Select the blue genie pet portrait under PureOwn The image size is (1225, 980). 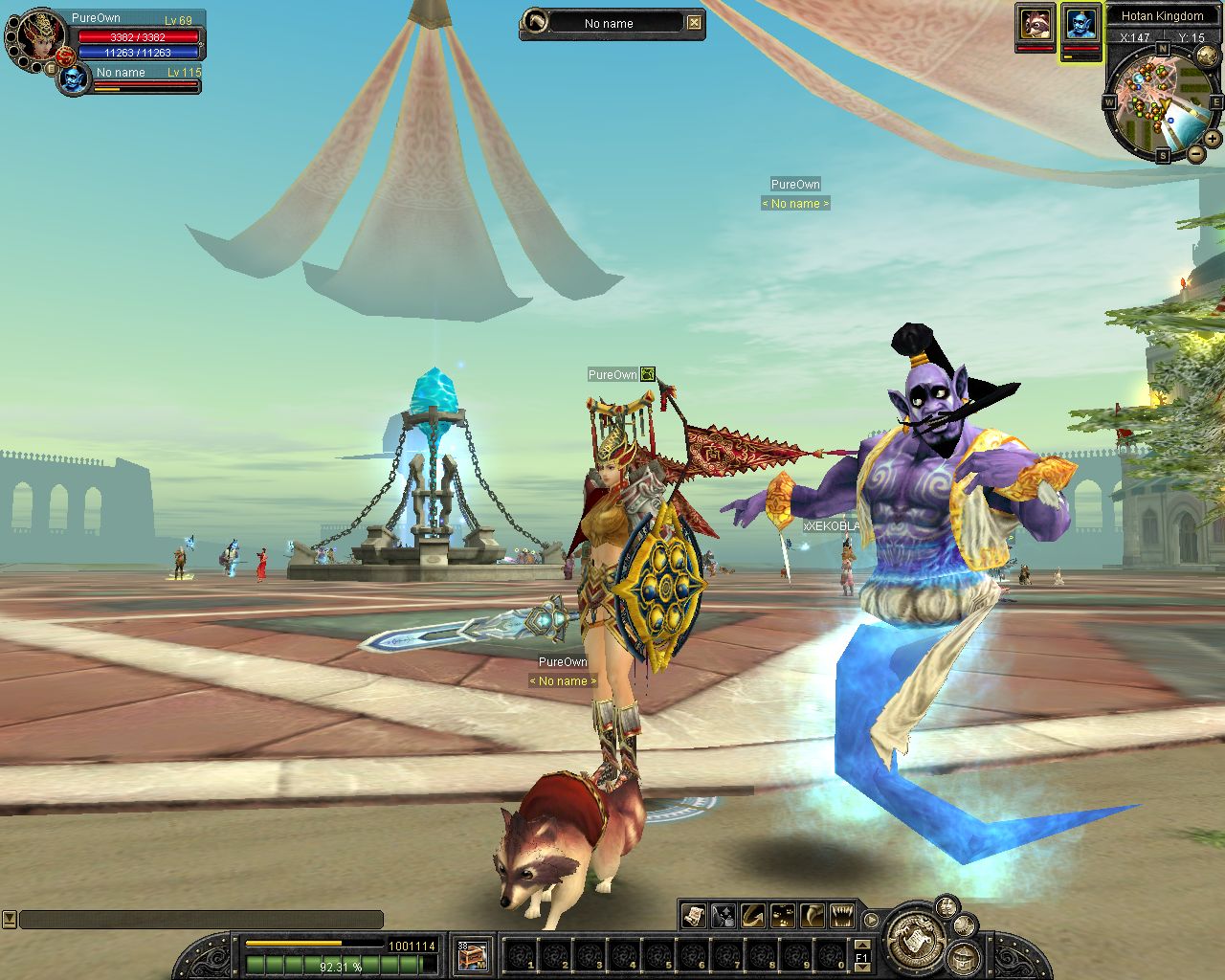(x=73, y=78)
